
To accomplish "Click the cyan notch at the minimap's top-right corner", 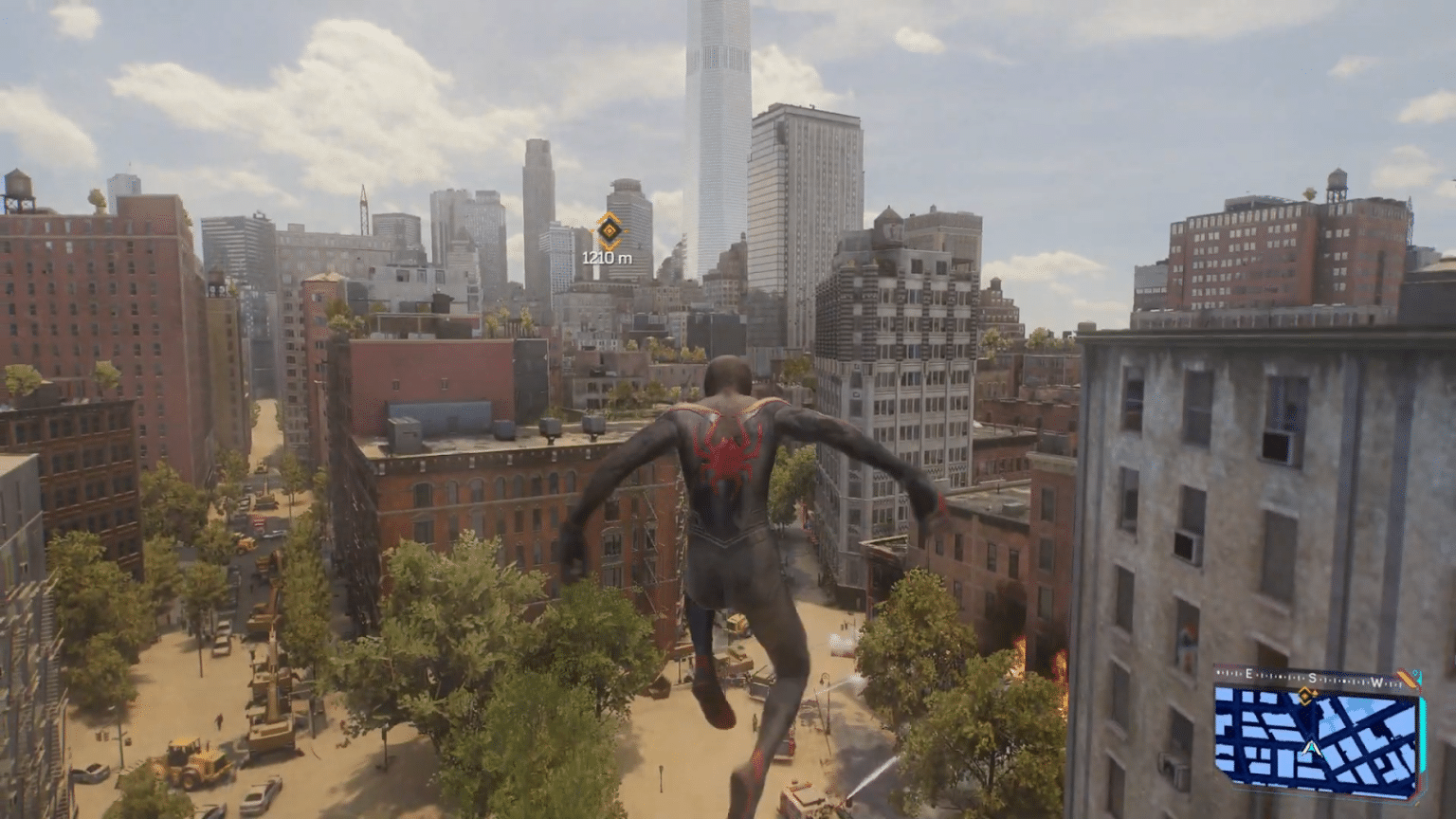I will pos(1416,673).
